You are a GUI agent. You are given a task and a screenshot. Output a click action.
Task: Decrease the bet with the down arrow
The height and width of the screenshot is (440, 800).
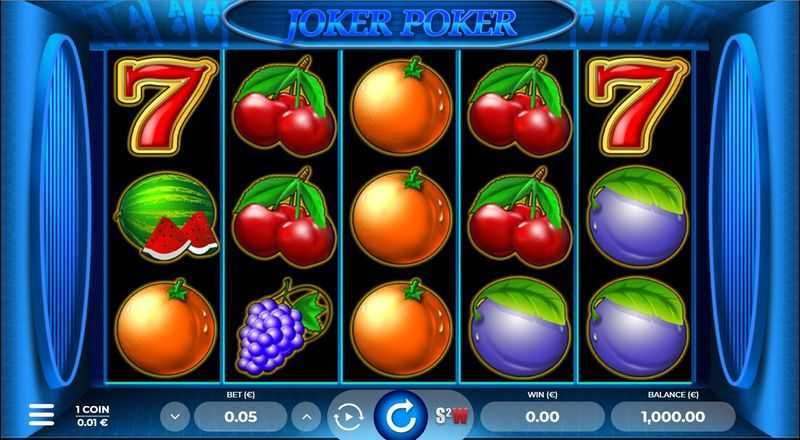tap(176, 415)
